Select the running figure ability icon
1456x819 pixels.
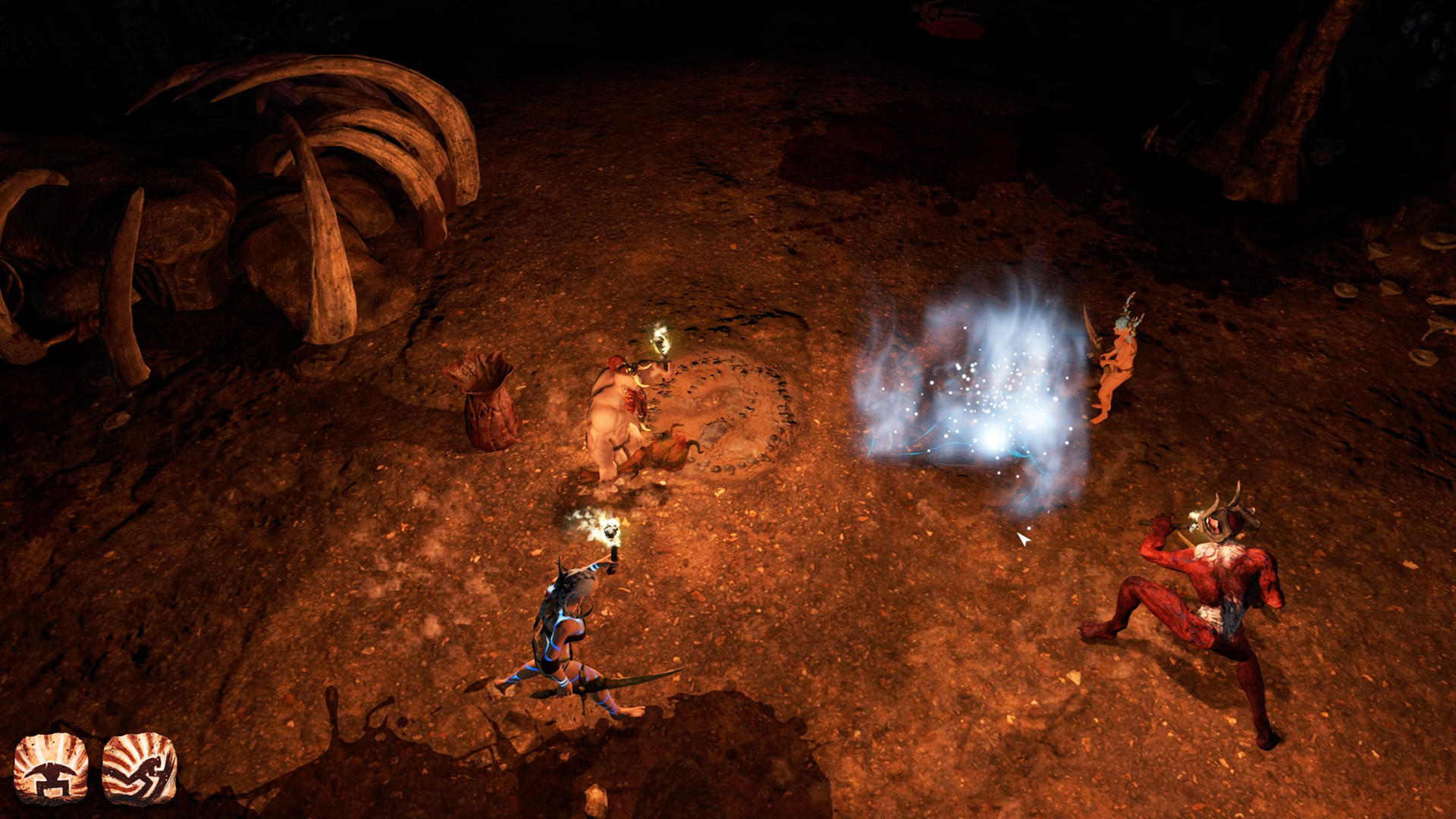[x=140, y=769]
